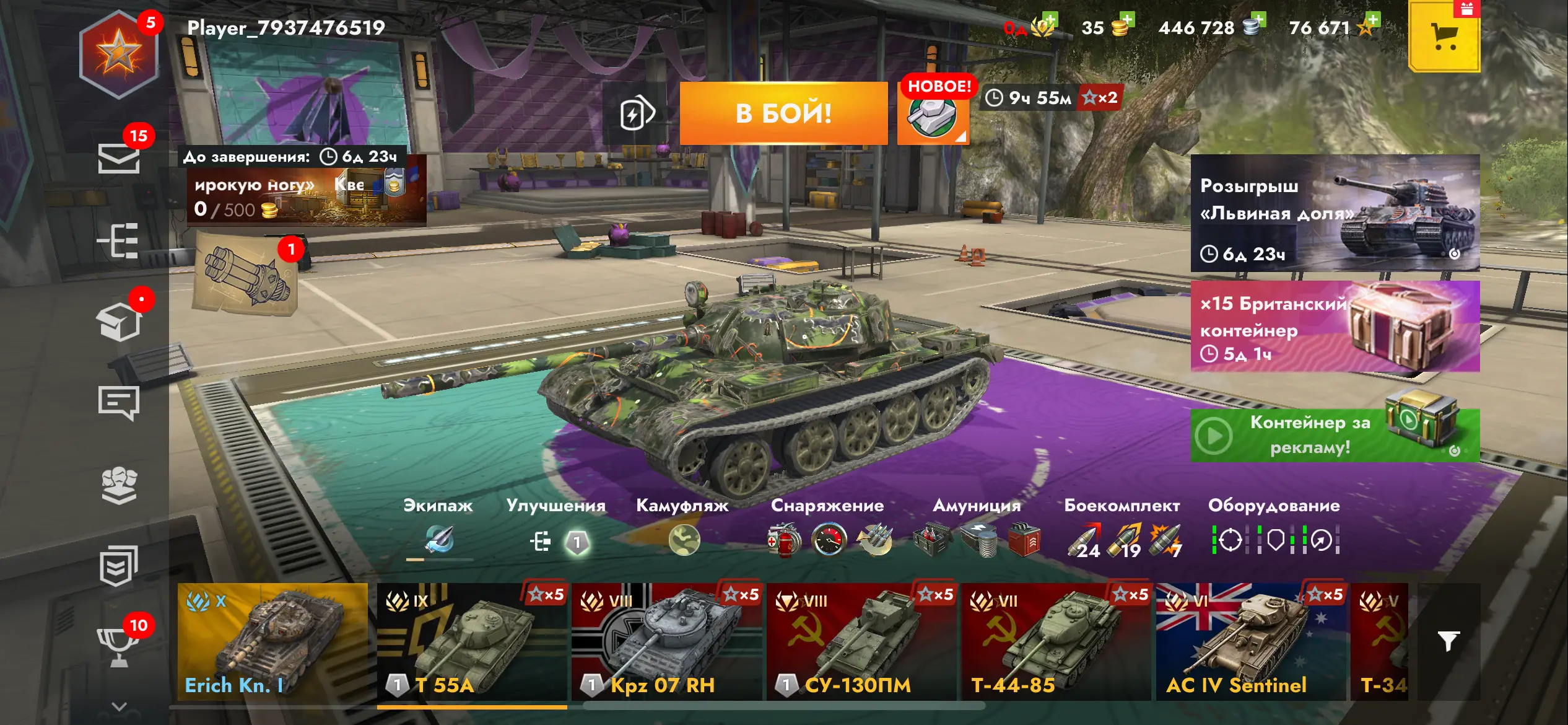Open the trophy tournaments icon

point(118,644)
